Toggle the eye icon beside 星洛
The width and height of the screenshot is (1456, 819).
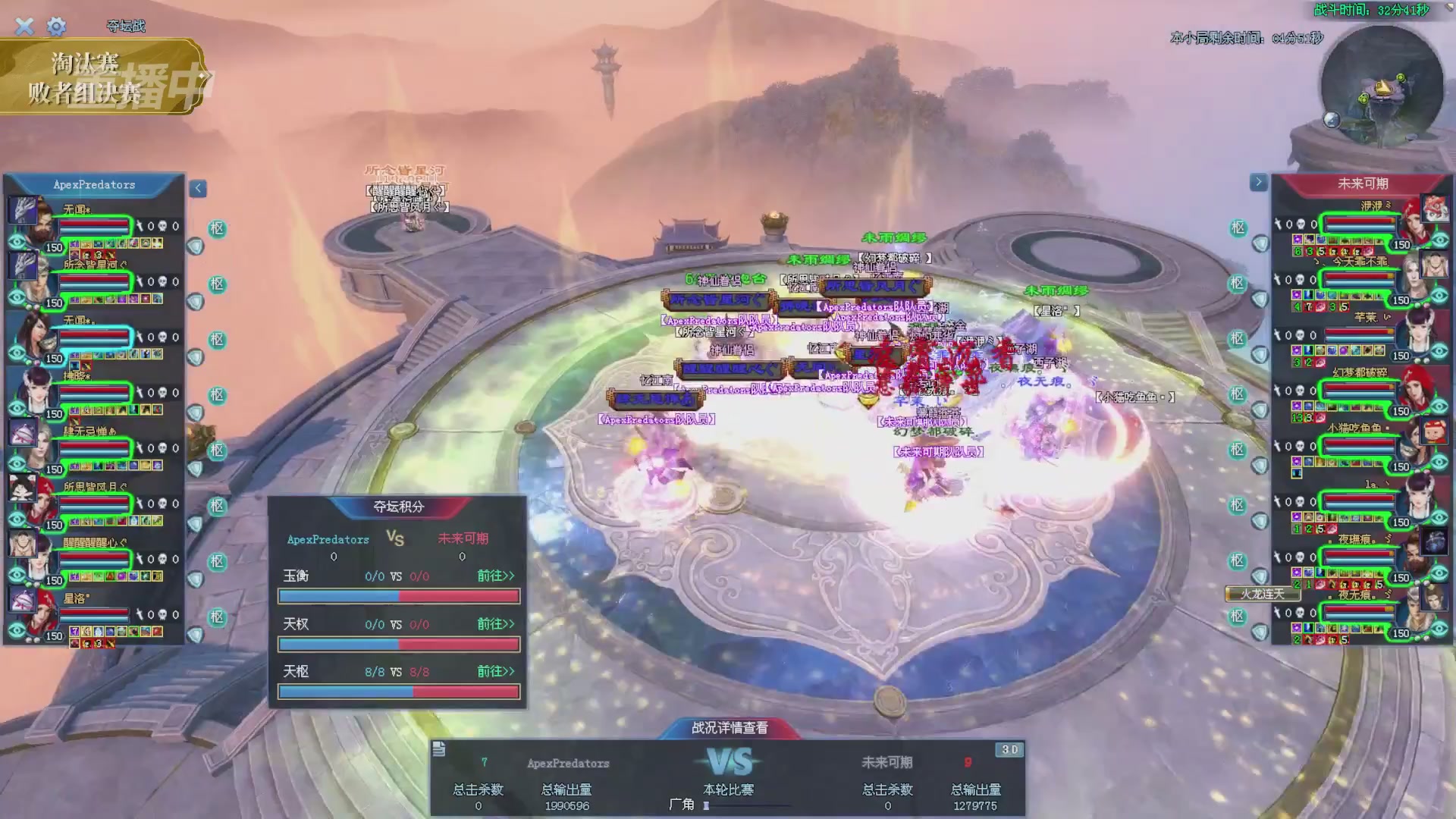click(17, 631)
